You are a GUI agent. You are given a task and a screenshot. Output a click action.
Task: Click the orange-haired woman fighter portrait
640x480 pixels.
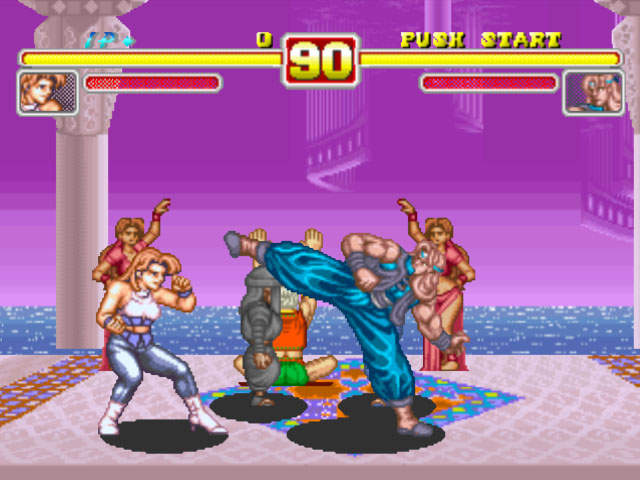[47, 92]
